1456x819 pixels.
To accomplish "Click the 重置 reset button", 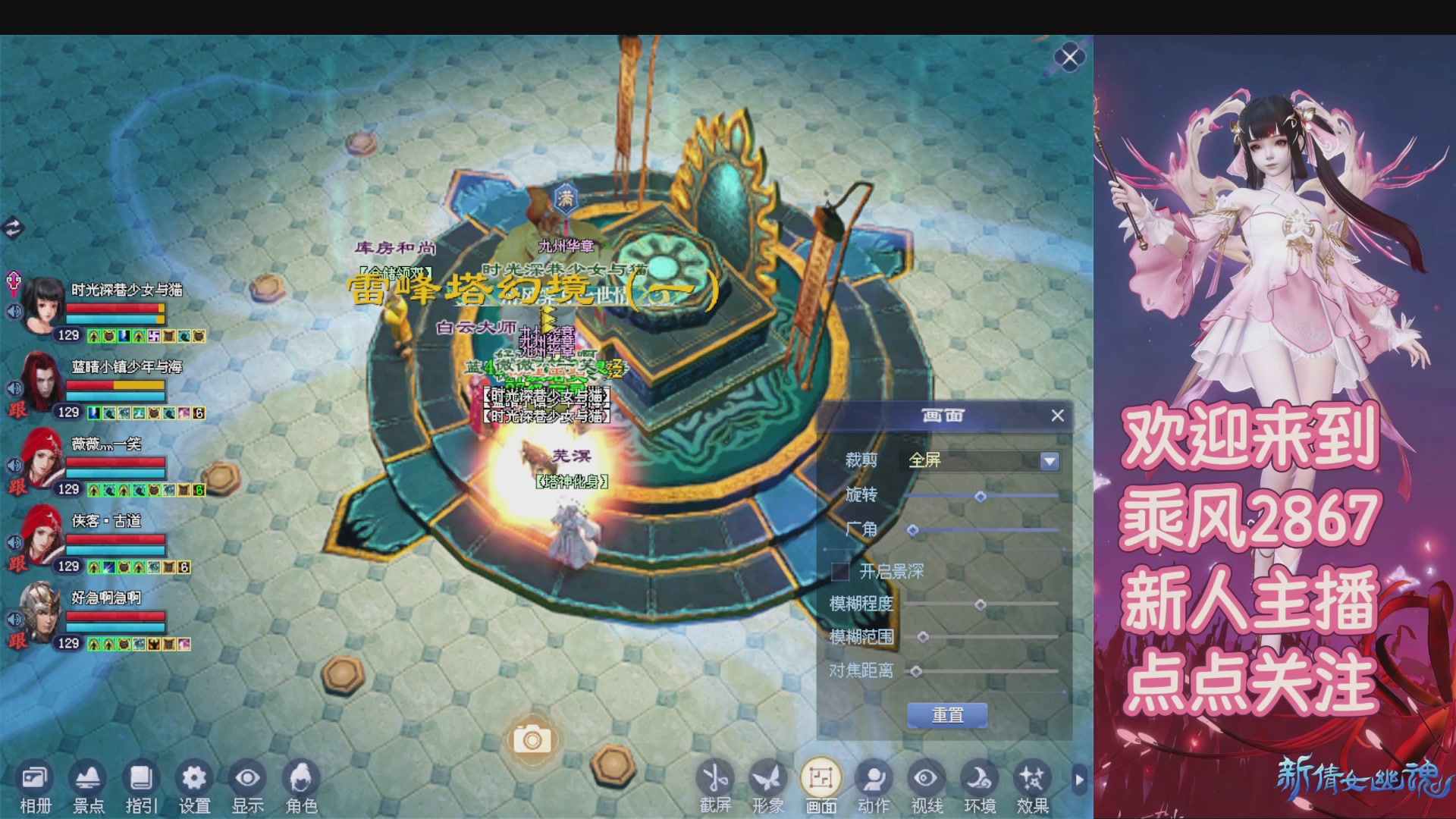I will tap(947, 715).
